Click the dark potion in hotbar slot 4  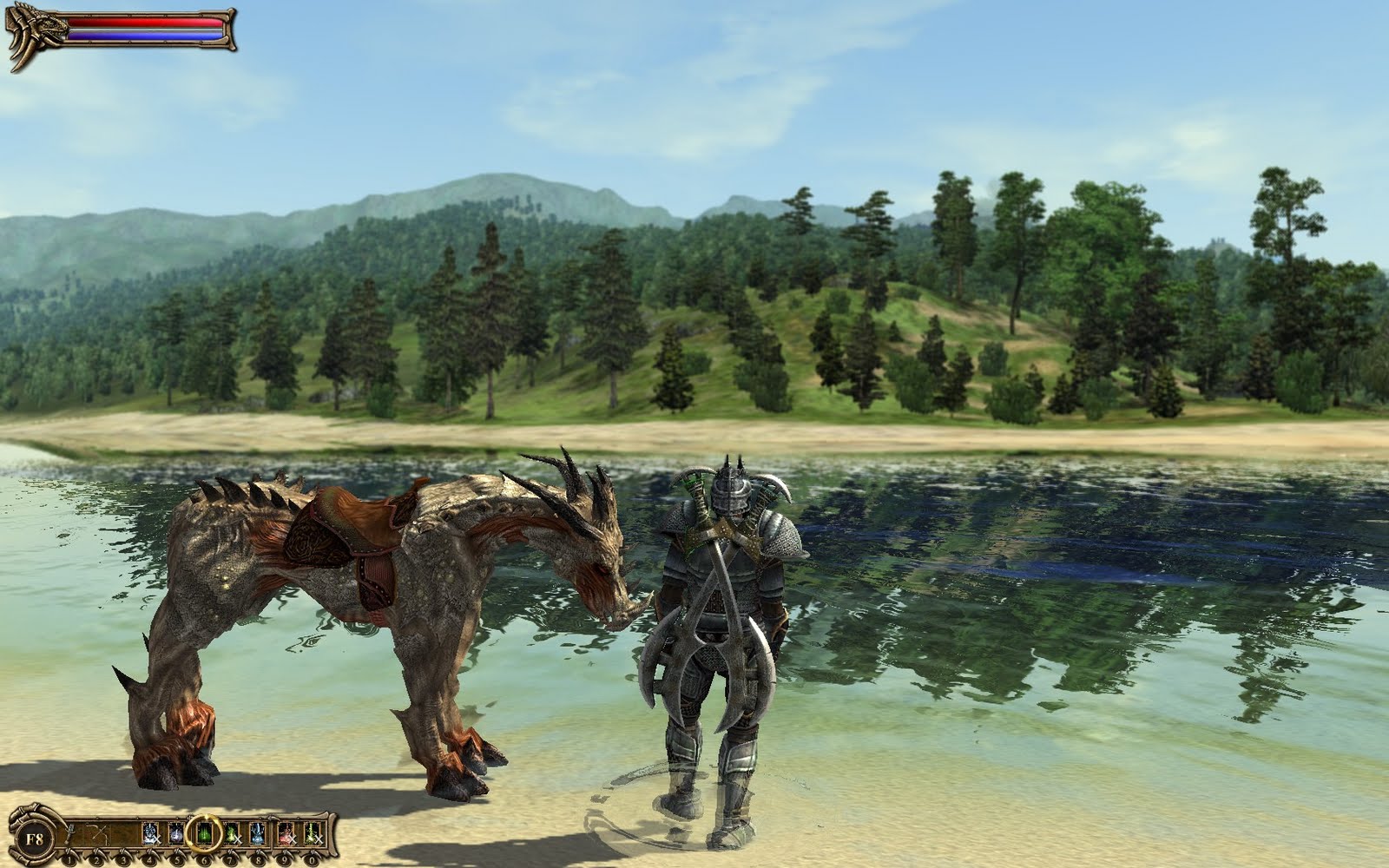pos(149,833)
